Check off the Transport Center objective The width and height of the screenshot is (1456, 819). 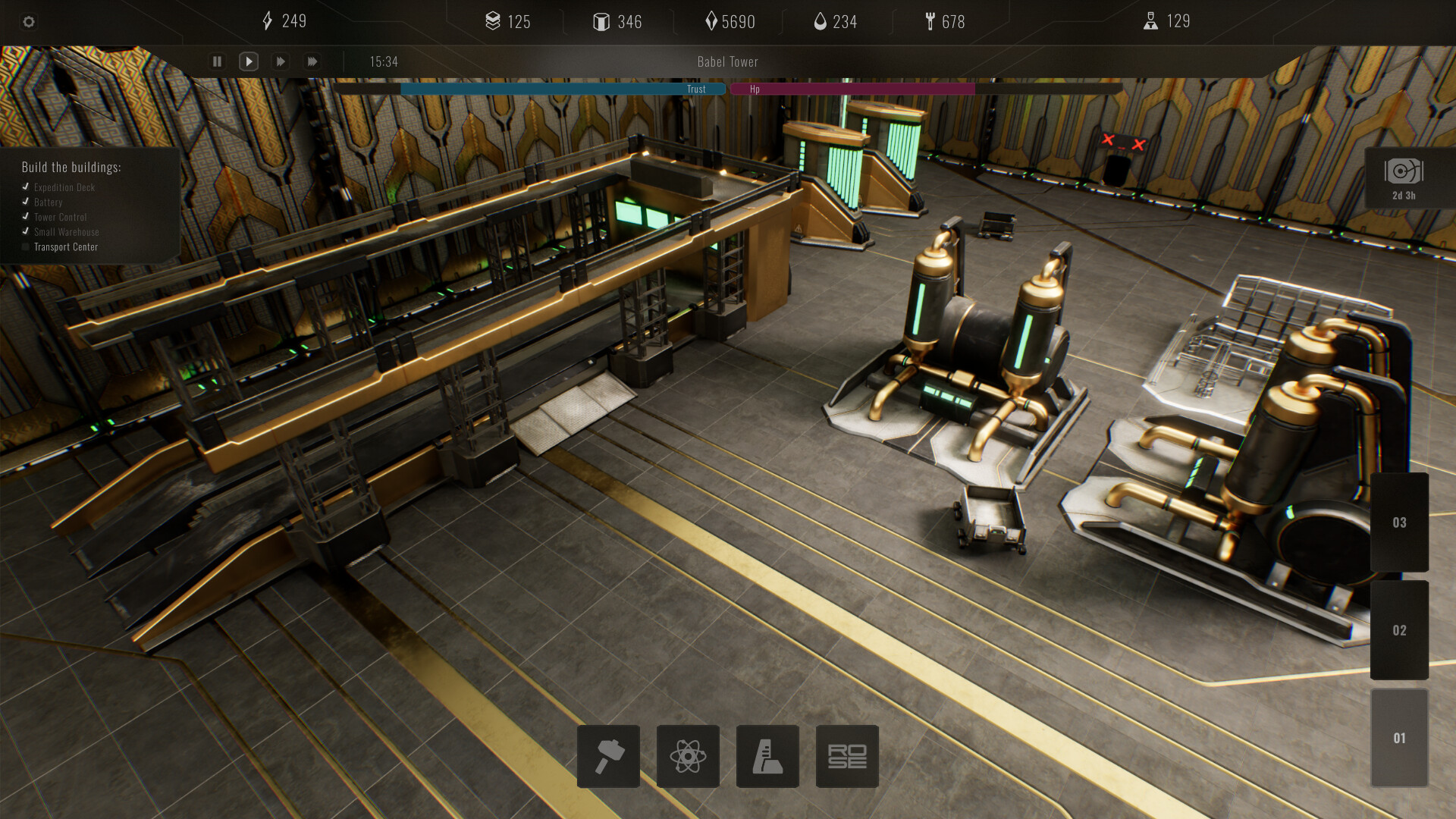point(25,246)
